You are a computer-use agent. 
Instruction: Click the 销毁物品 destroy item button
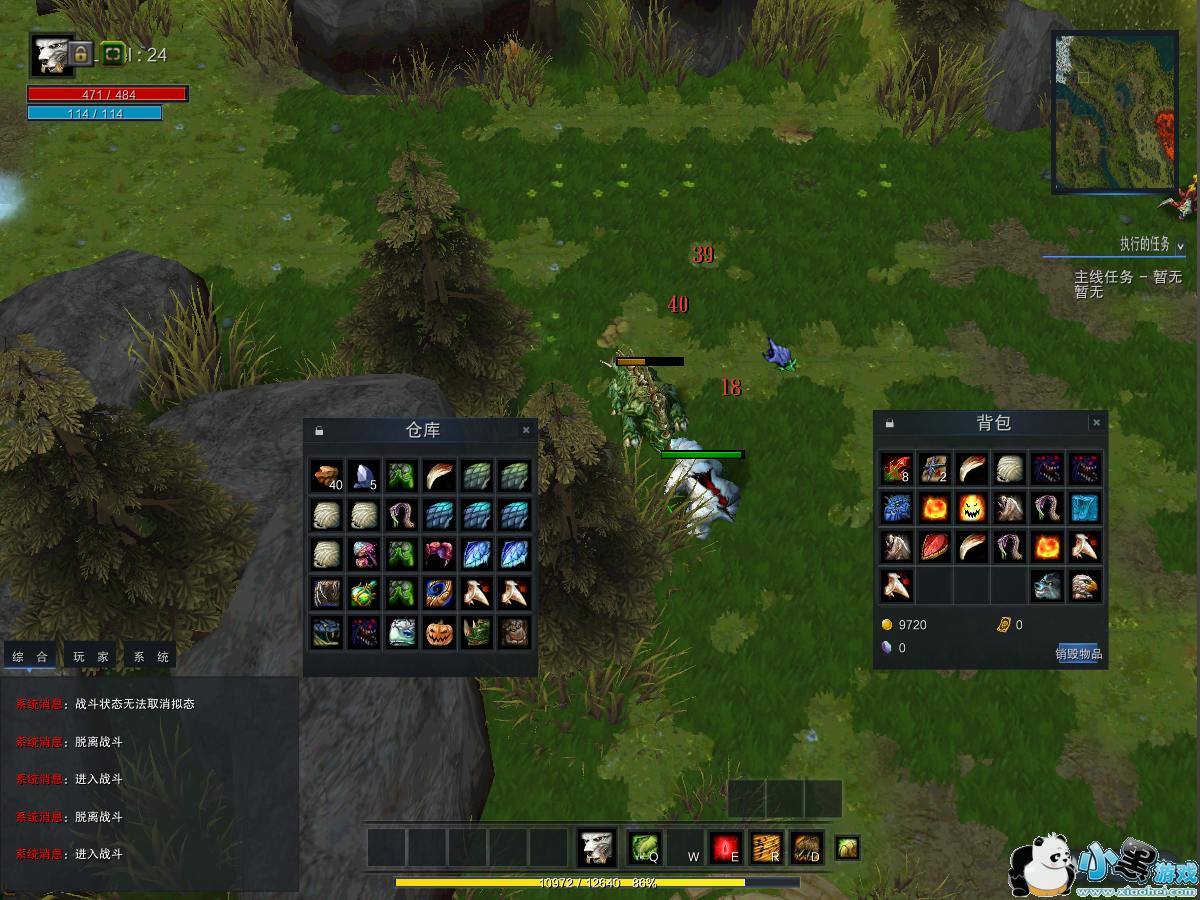pos(1078,654)
